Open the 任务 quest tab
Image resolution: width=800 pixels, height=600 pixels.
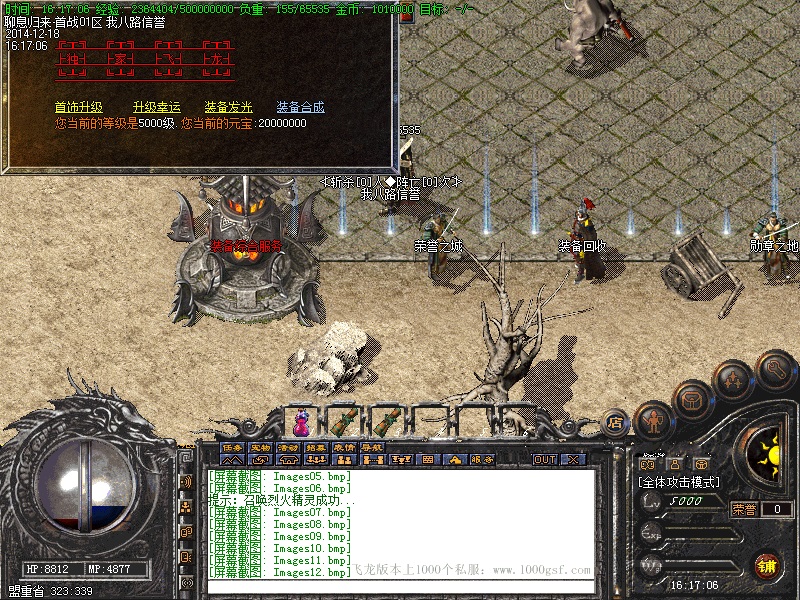point(232,447)
